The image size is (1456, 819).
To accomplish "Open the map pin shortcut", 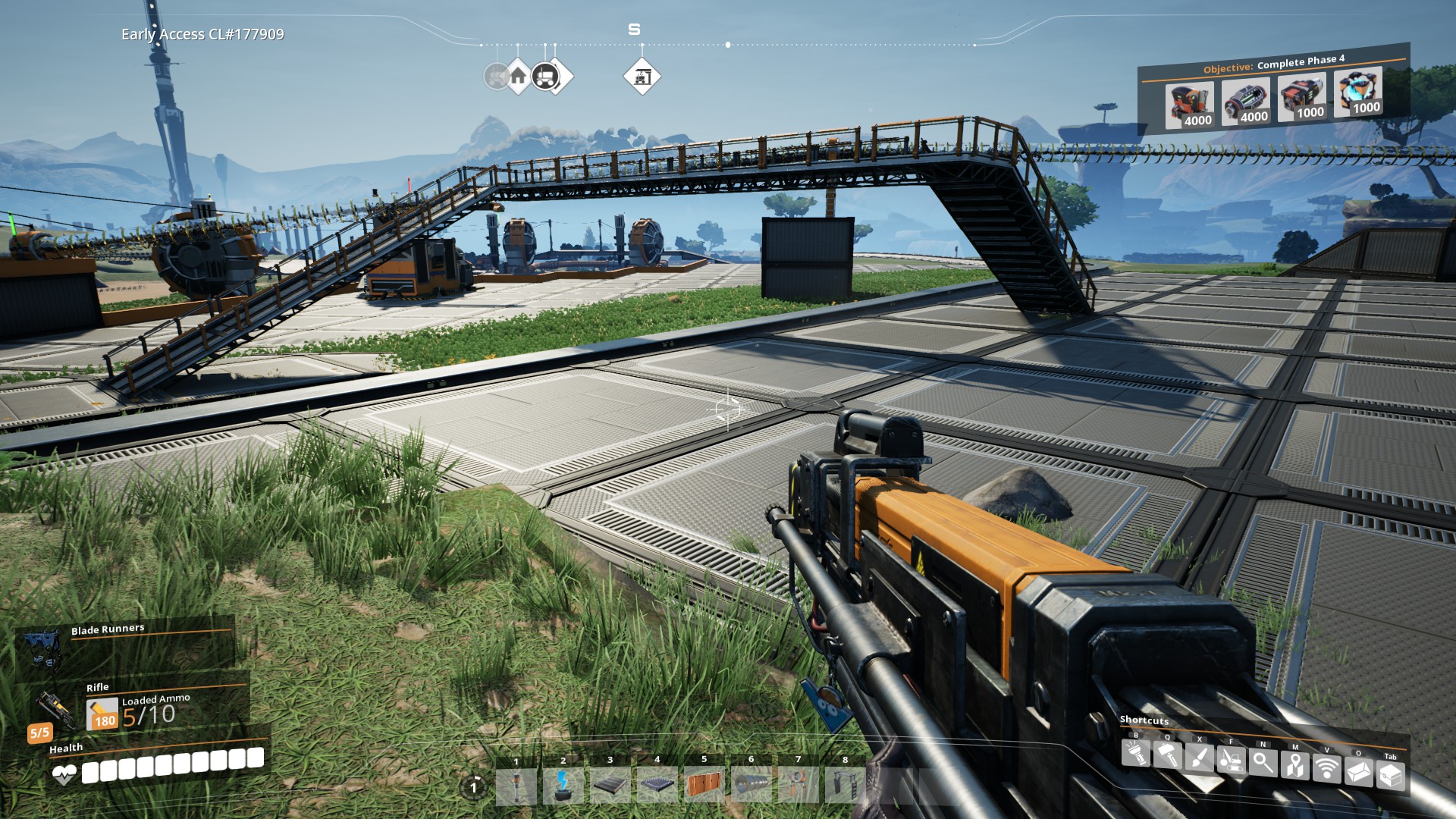I will (x=1294, y=766).
